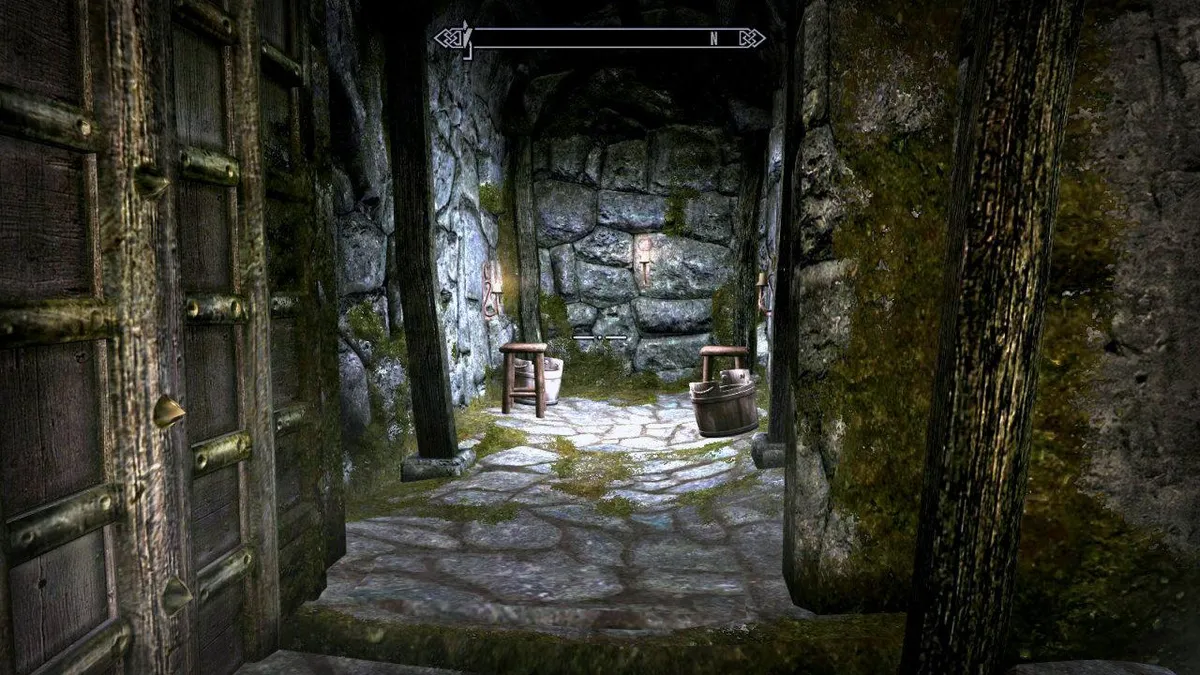Click the compass bar on the HUD

click(600, 39)
